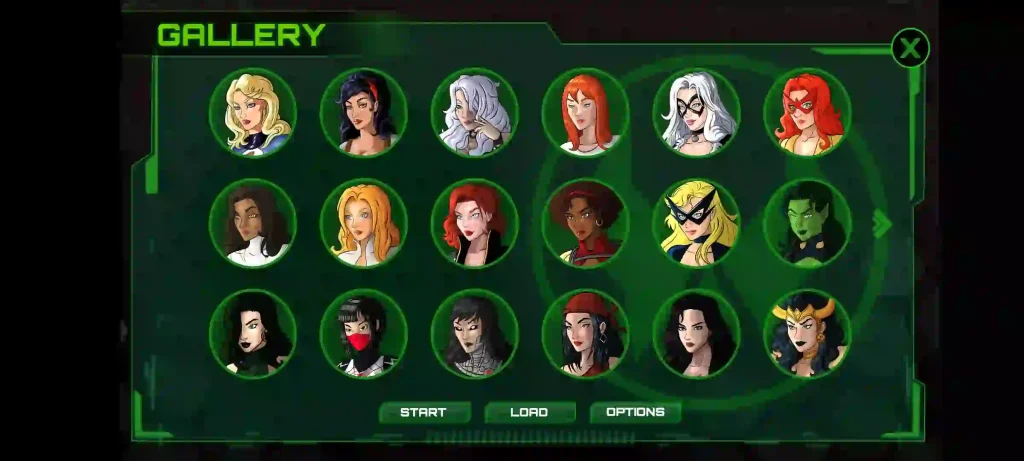The width and height of the screenshot is (1024, 461).
Task: Select the white-haired woman with black mask
Action: point(696,112)
